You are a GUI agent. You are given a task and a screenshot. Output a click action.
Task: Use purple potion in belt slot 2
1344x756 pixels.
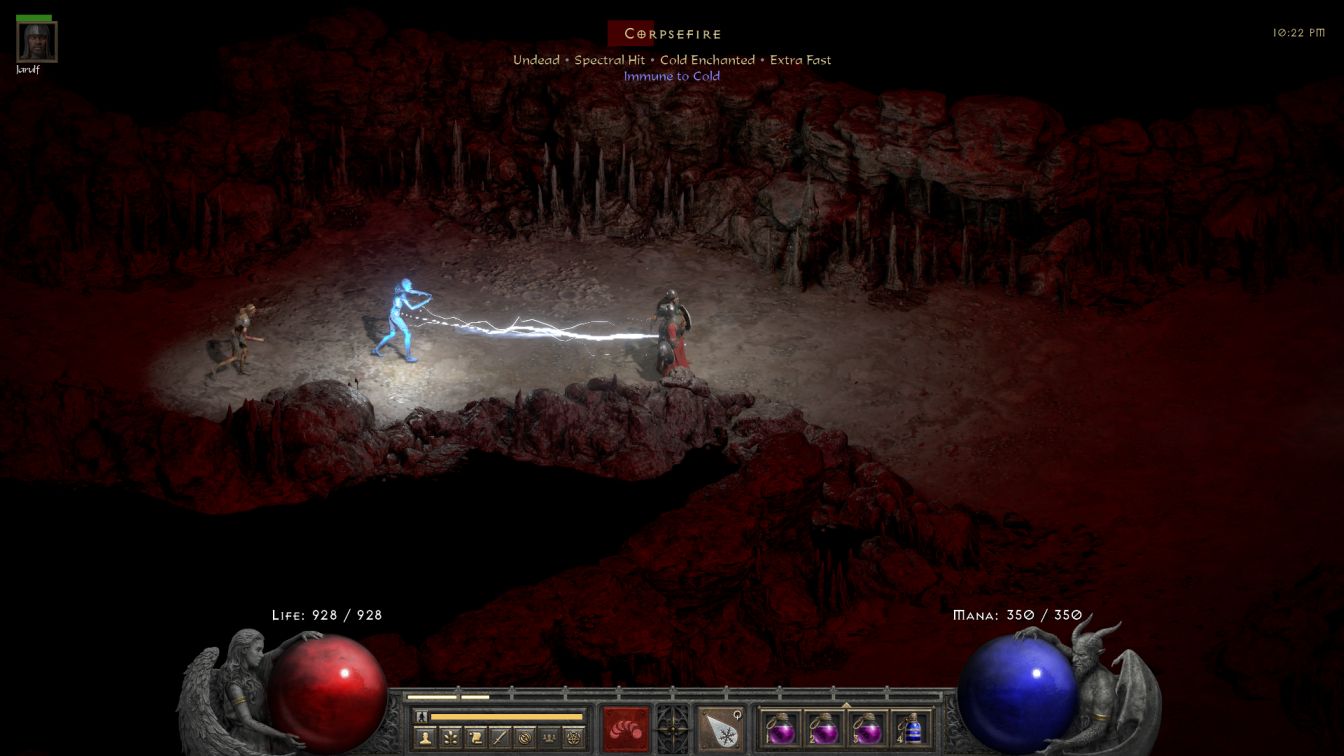pyautogui.click(x=824, y=729)
